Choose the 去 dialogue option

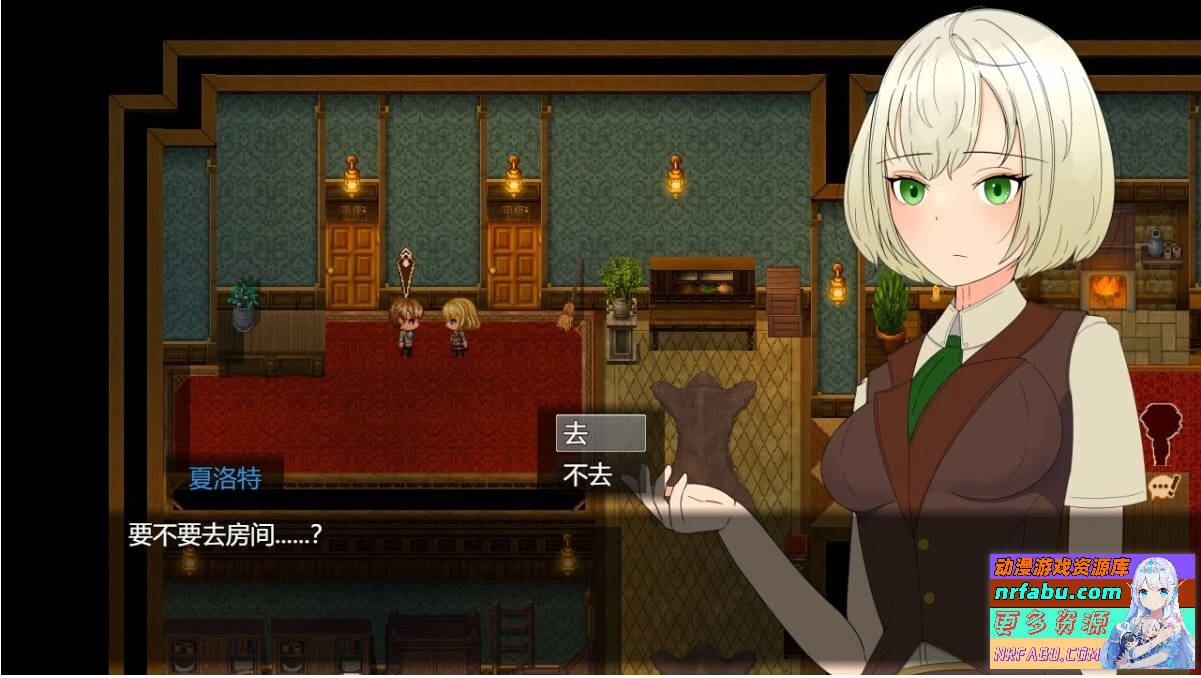[x=600, y=434]
